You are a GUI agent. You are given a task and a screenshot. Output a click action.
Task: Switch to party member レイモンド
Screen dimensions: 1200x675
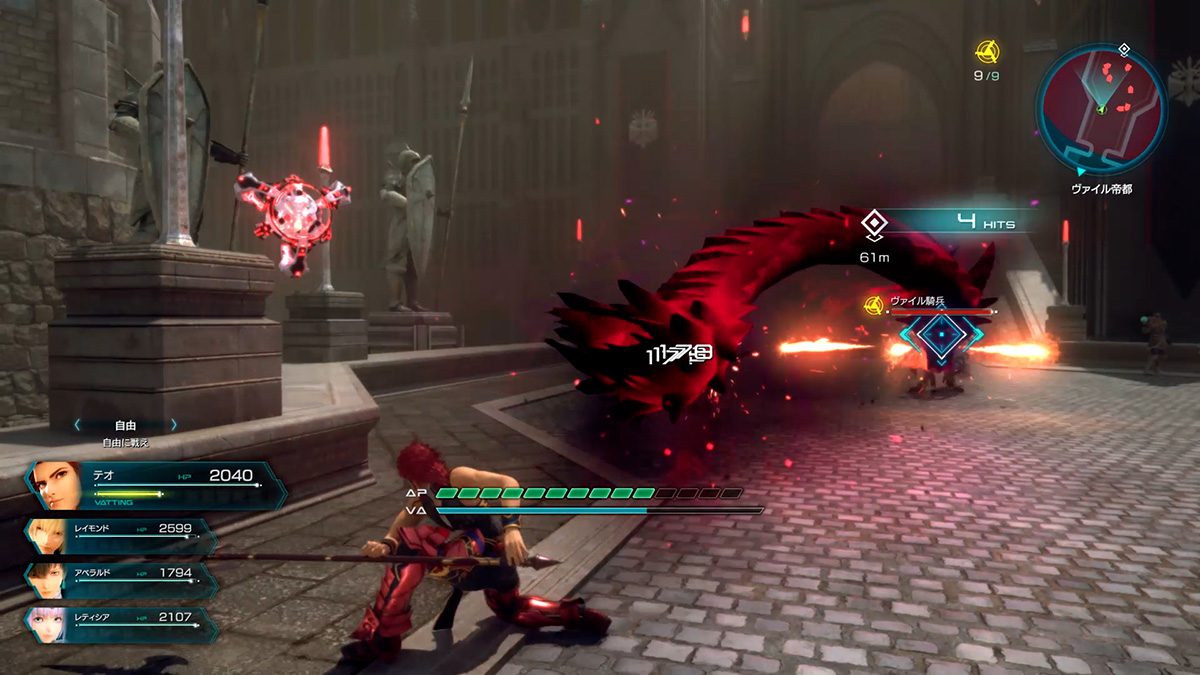[x=120, y=536]
